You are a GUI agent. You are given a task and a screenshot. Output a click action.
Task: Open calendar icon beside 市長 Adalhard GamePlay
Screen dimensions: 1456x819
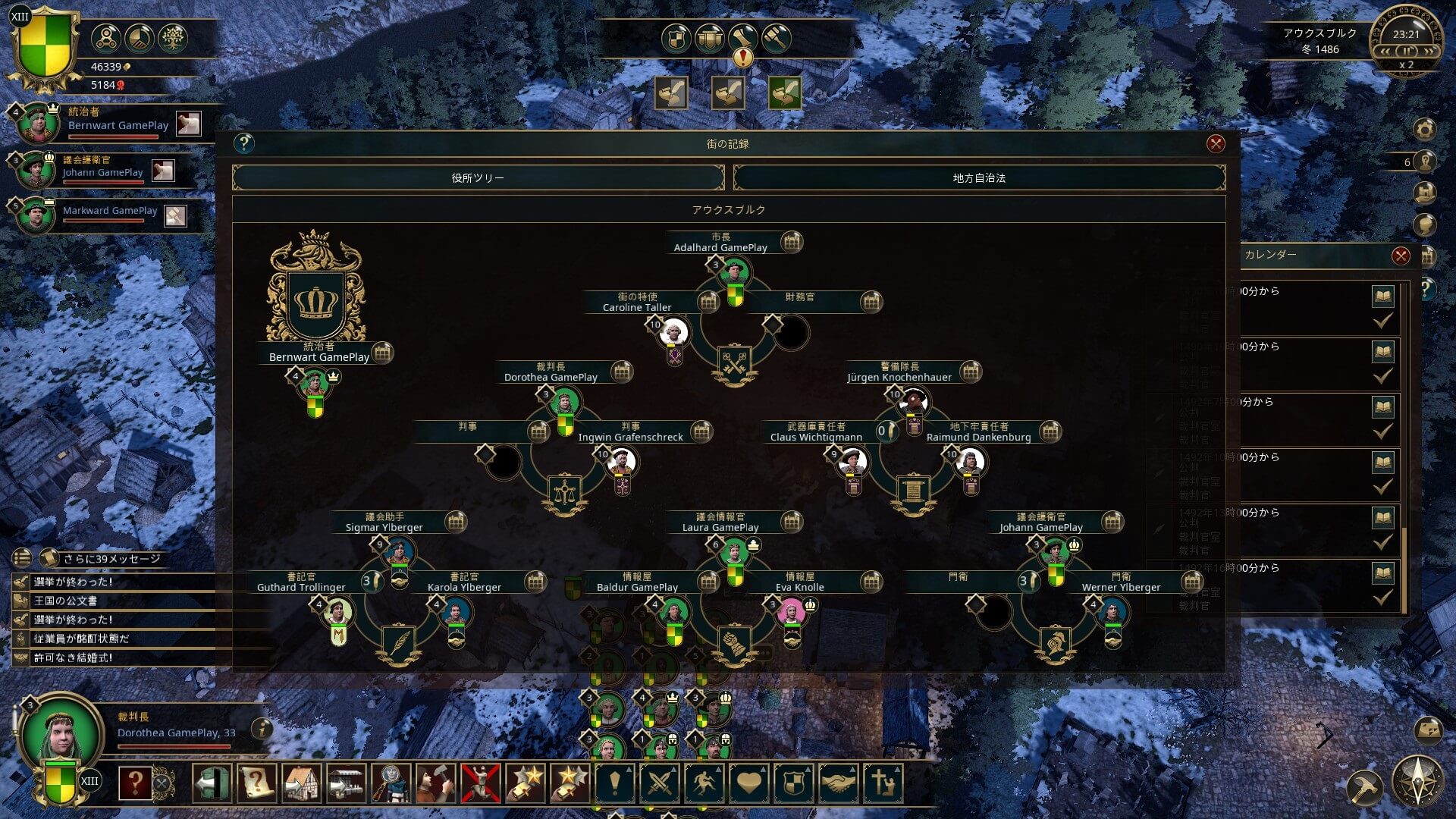click(792, 242)
